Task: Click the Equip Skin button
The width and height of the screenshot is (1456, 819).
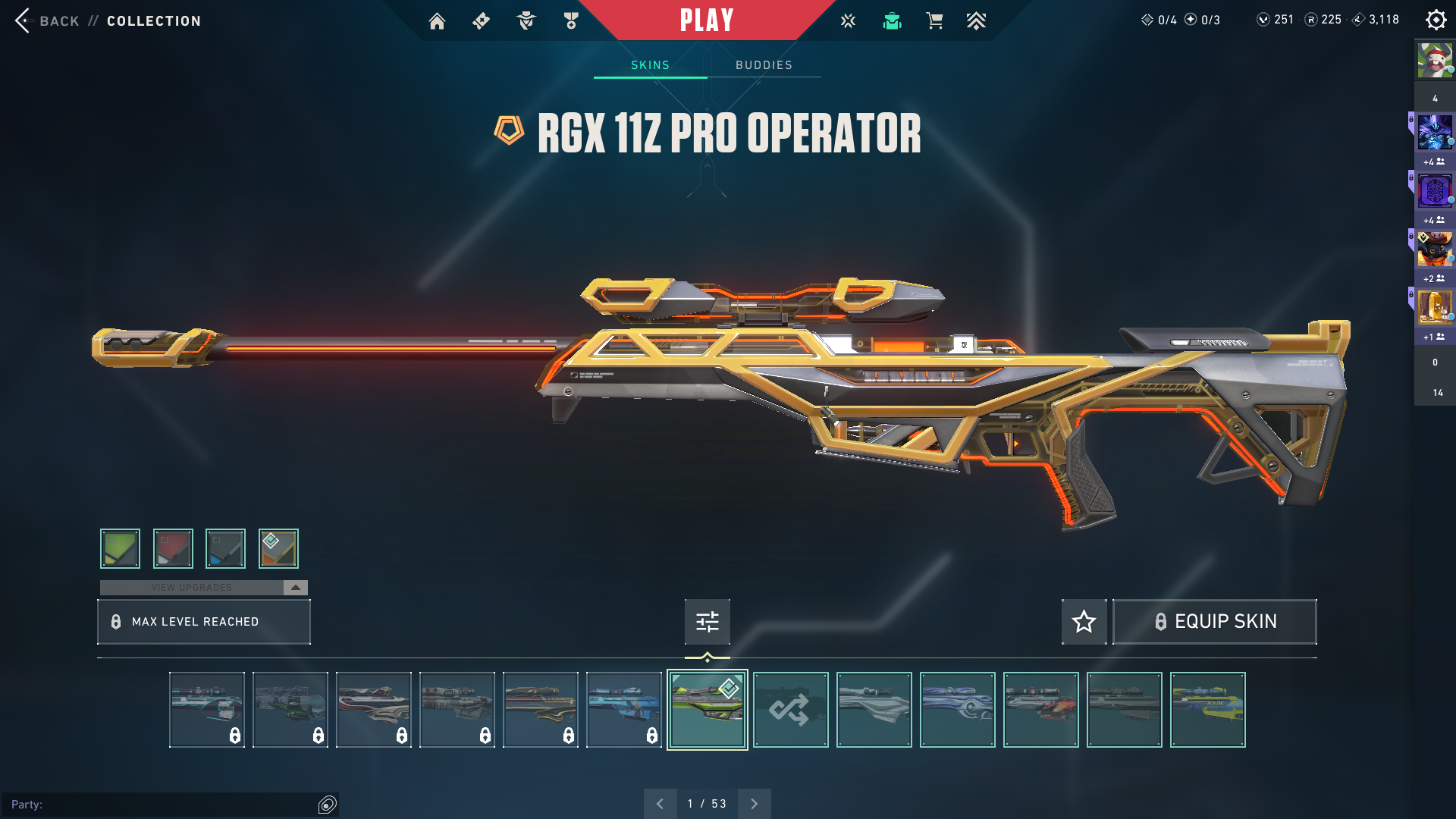Action: tap(1214, 622)
